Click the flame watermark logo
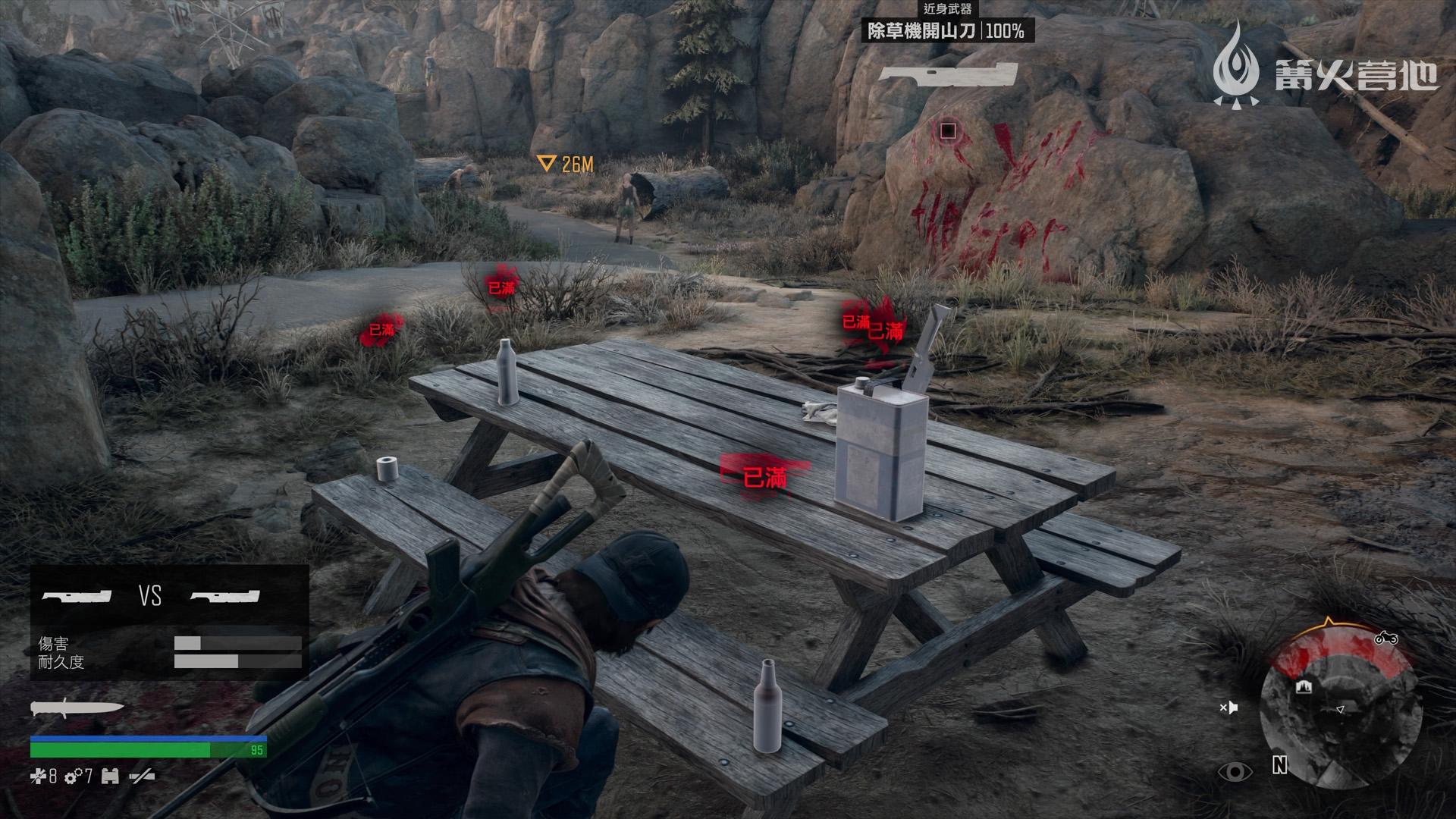 [x=1235, y=64]
